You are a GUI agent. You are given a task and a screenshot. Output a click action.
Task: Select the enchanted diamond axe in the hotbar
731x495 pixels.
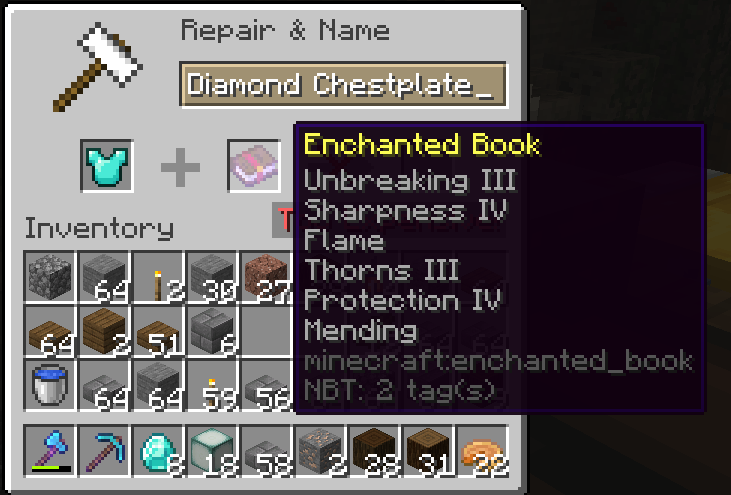click(49, 451)
